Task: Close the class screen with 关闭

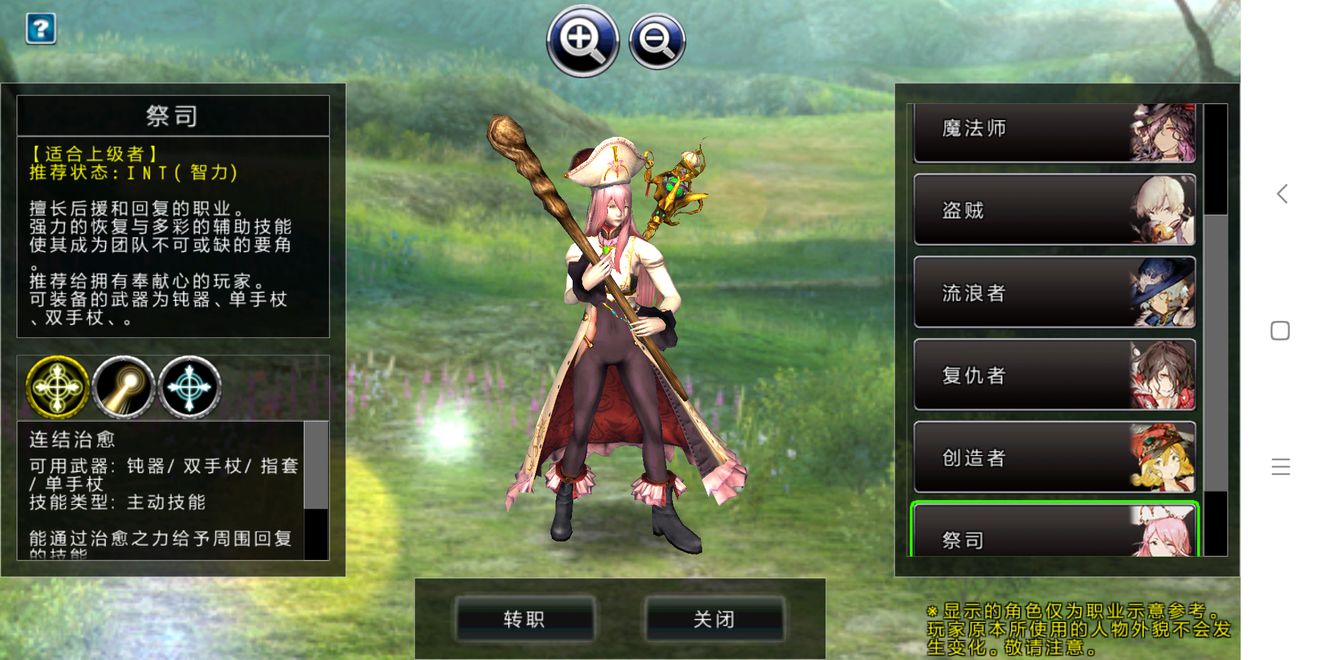Action: pos(714,619)
